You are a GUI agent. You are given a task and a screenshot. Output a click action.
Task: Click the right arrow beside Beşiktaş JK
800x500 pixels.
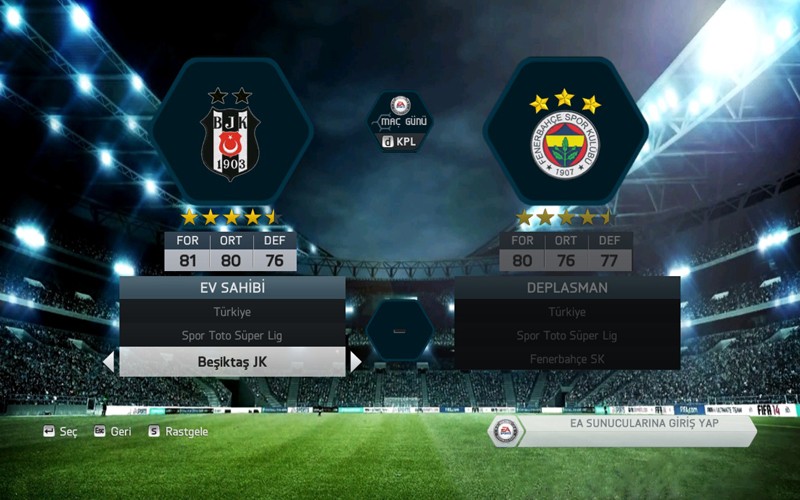(x=355, y=361)
